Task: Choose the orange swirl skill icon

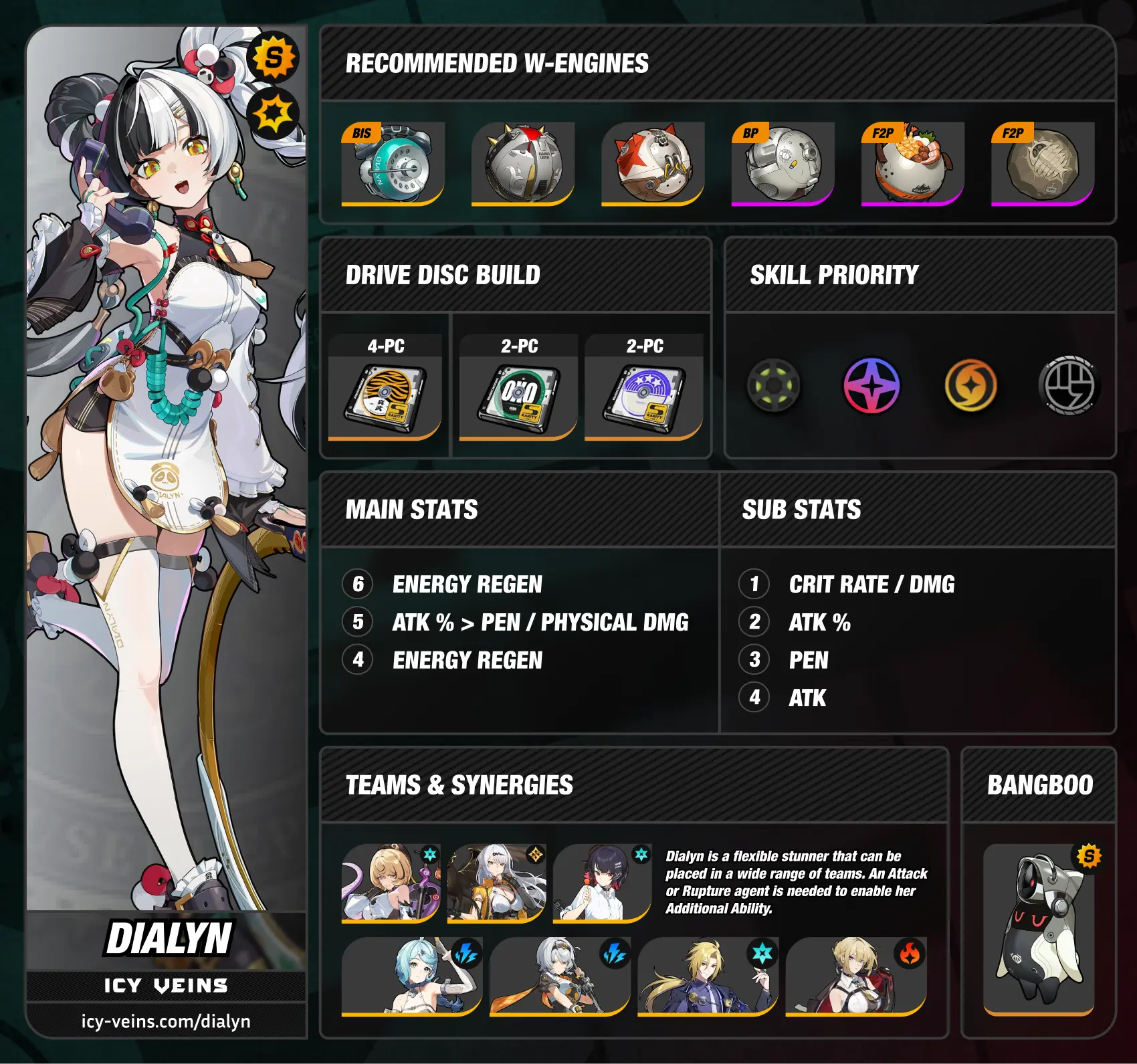Action: click(x=970, y=386)
